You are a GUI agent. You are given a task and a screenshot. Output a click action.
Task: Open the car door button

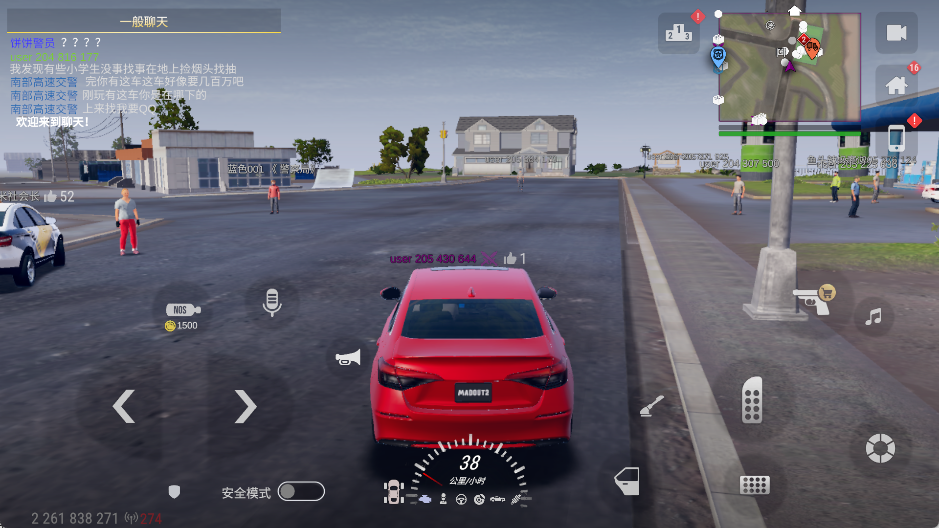[625, 481]
